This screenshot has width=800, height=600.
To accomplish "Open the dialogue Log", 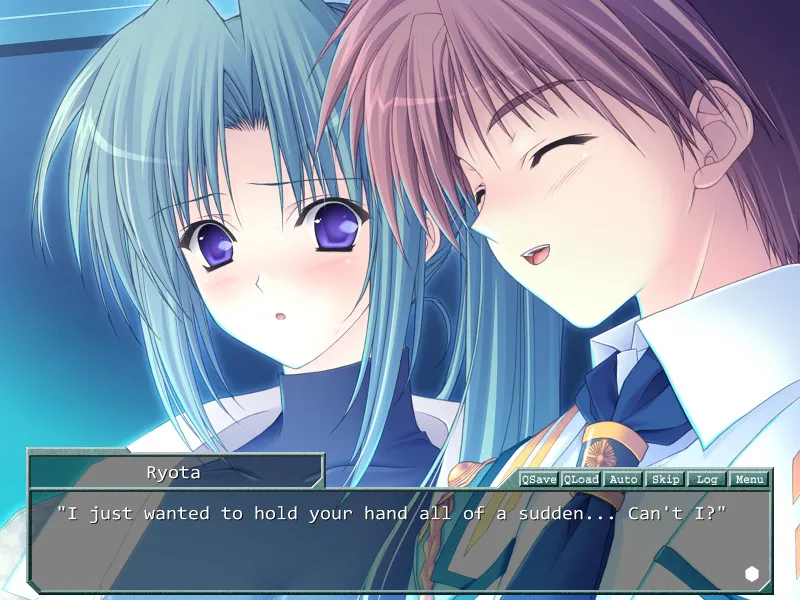I will point(707,479).
